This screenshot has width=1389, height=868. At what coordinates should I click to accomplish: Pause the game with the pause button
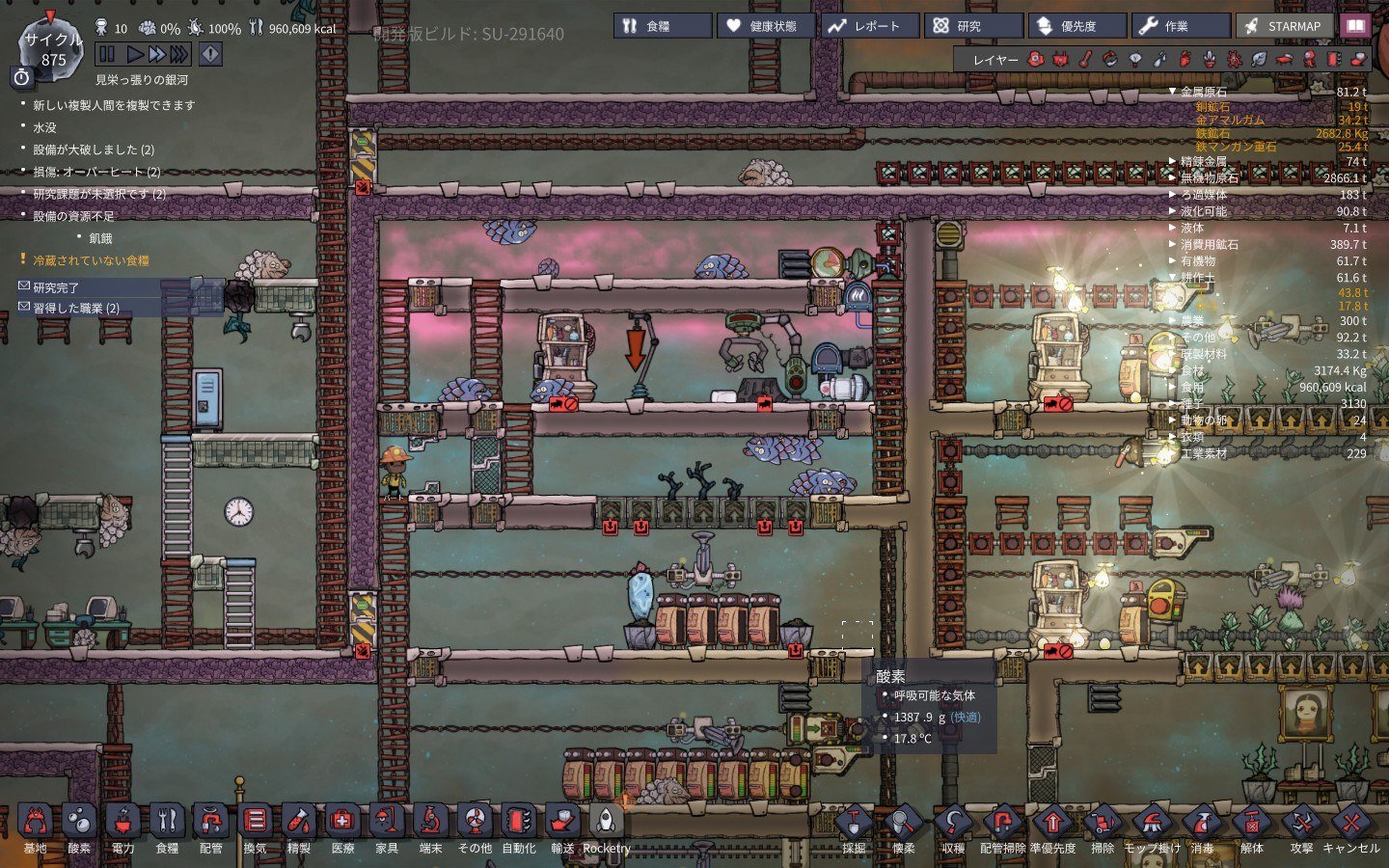pyautogui.click(x=107, y=55)
